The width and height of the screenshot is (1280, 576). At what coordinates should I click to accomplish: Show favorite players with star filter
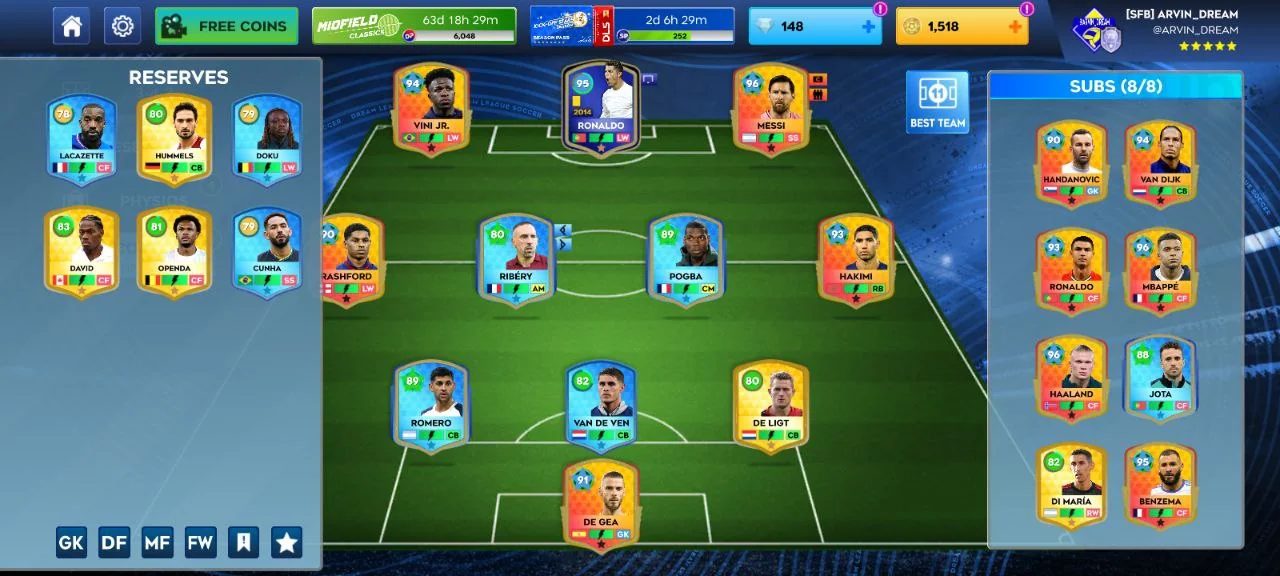286,542
